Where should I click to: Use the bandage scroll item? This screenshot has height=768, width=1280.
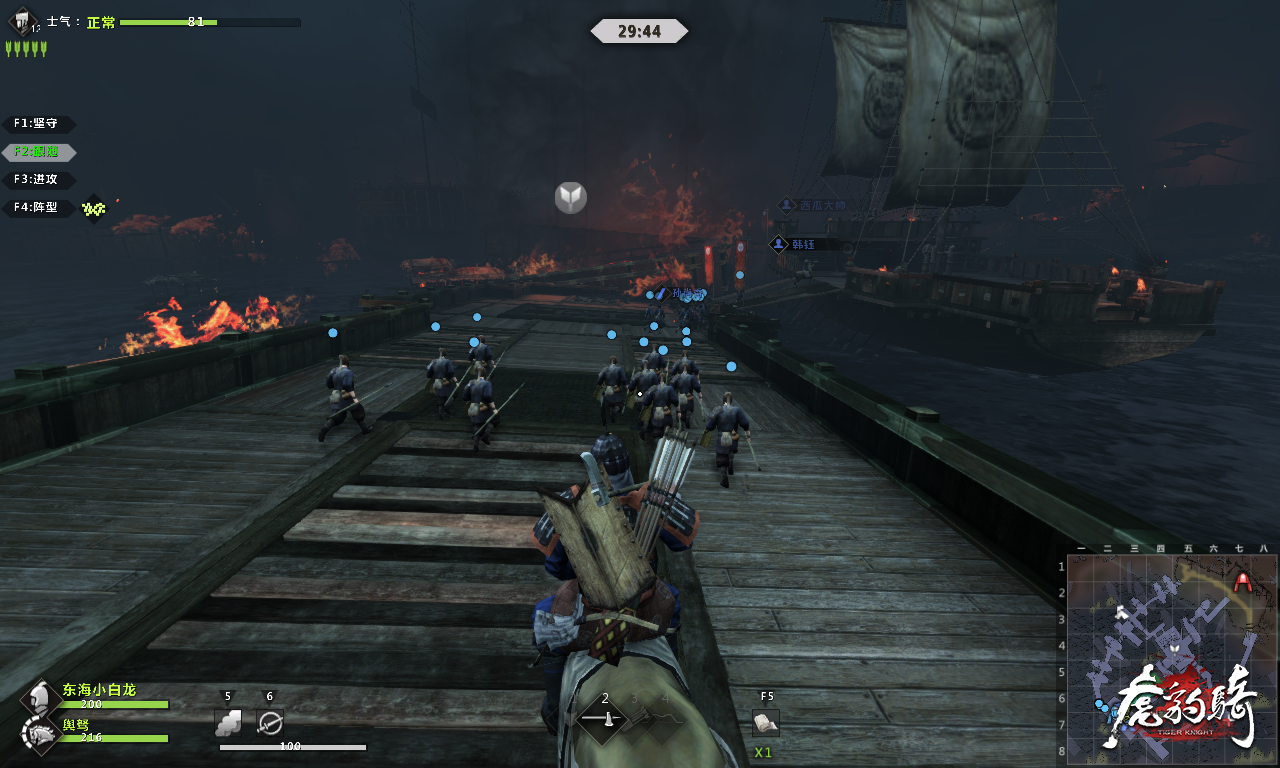pos(766,722)
